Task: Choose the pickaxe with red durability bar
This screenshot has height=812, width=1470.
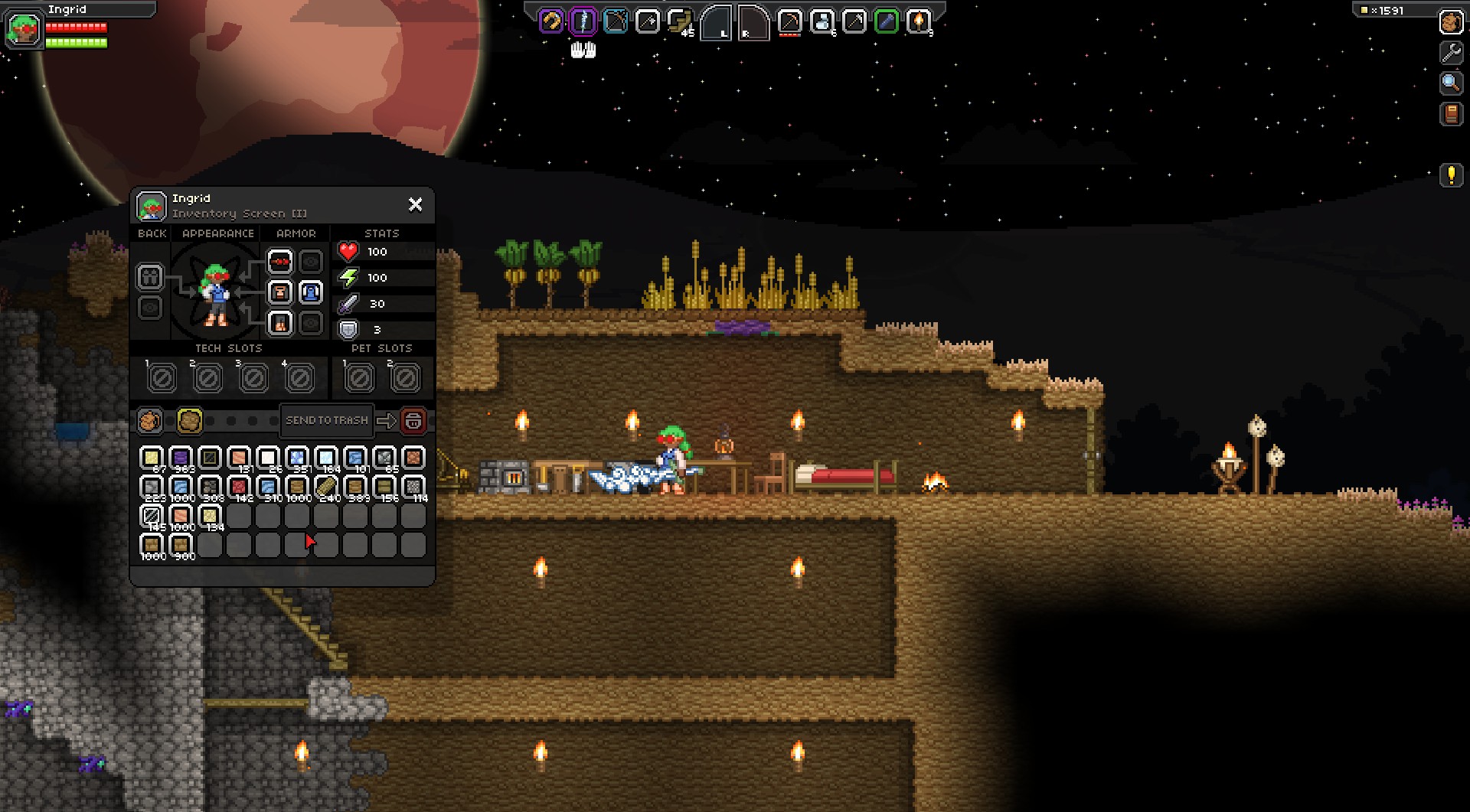Action: pyautogui.click(x=789, y=21)
